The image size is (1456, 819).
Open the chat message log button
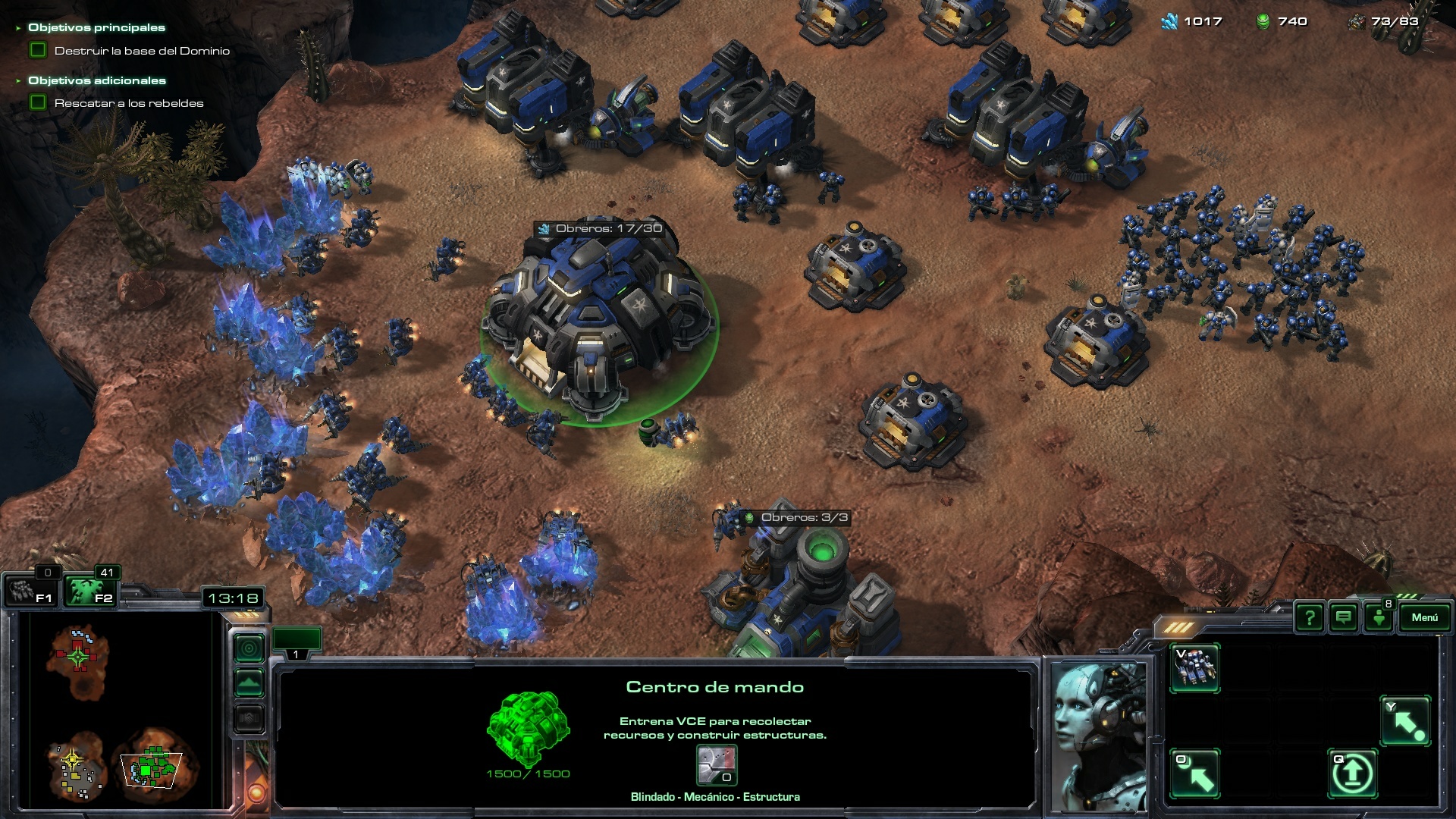1344,617
